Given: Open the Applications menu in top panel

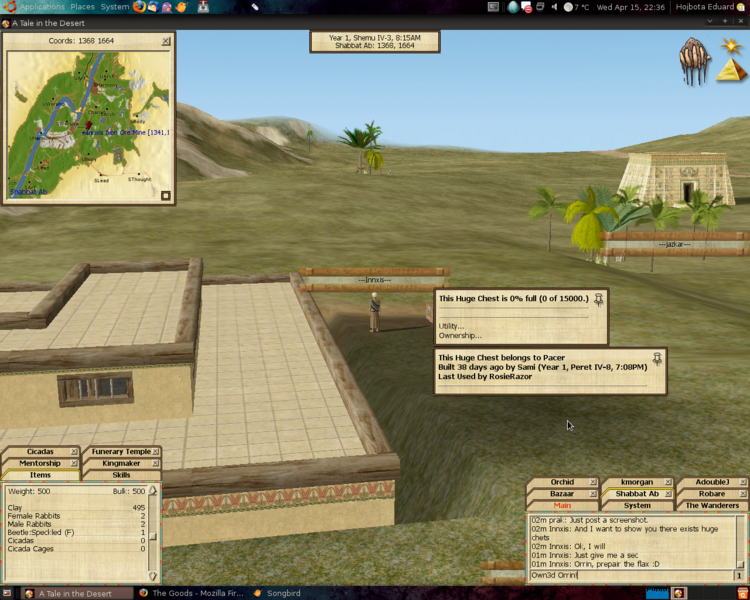Looking at the screenshot, I should 41,7.
